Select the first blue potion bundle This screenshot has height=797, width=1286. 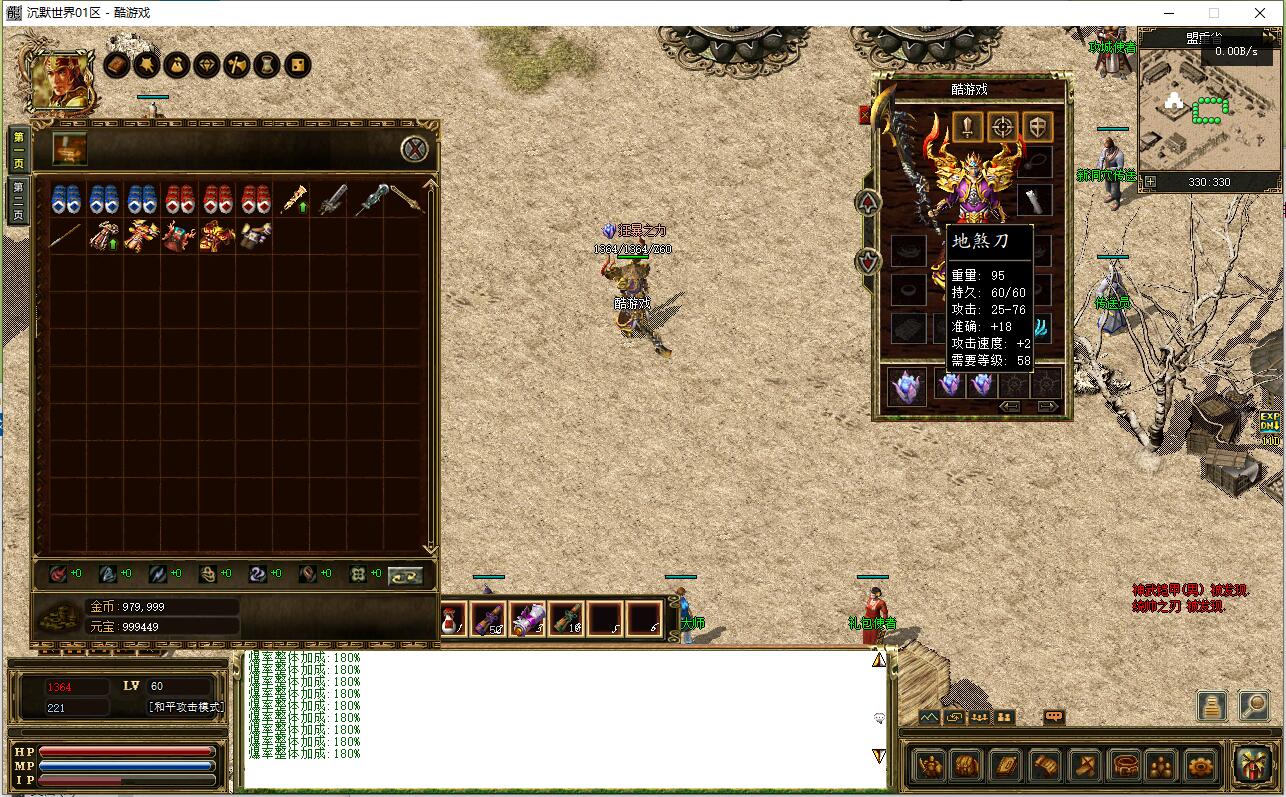coord(65,199)
